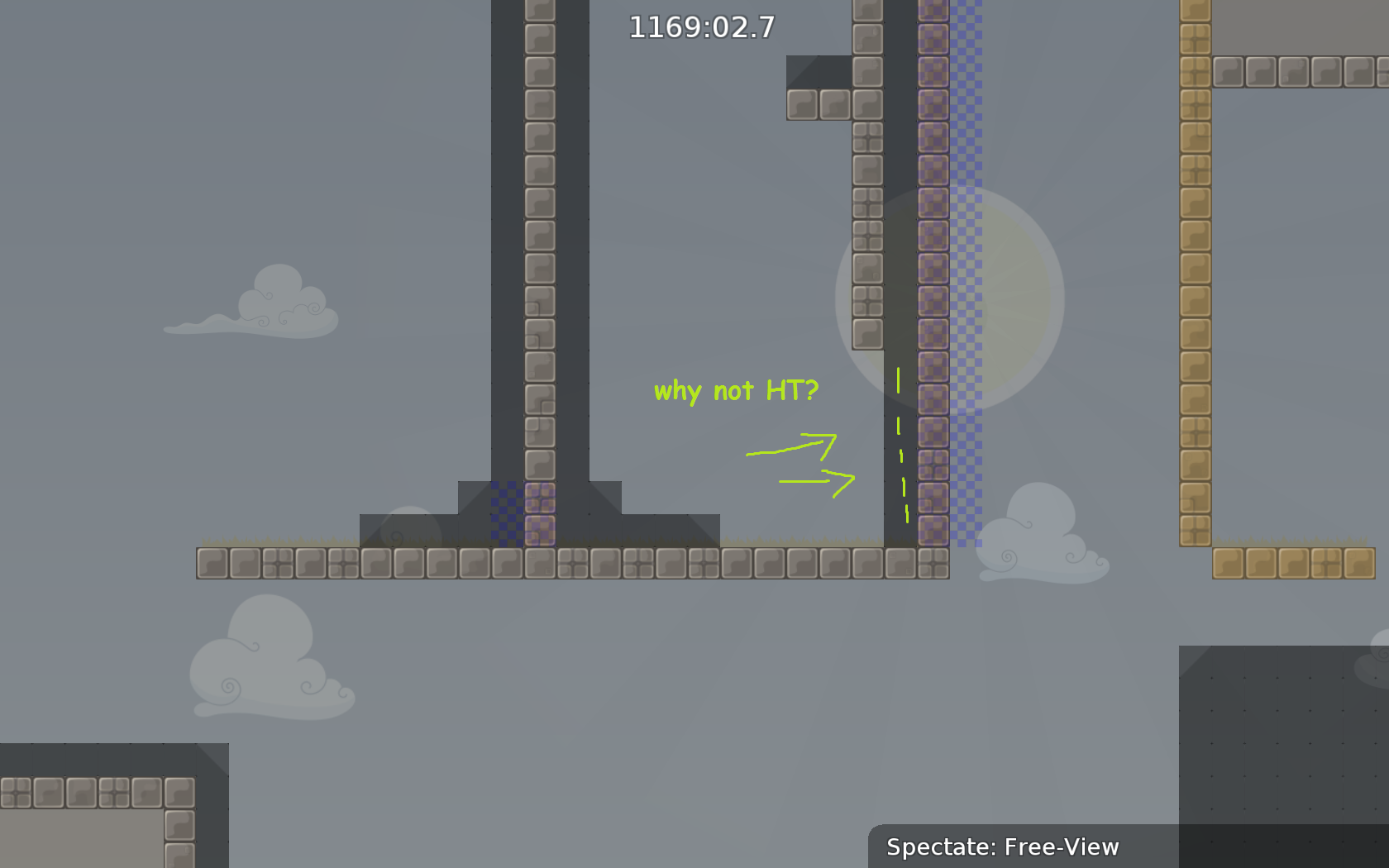Select the small stone ledge near the top
The width and height of the screenshot is (1389, 868).
(x=819, y=103)
